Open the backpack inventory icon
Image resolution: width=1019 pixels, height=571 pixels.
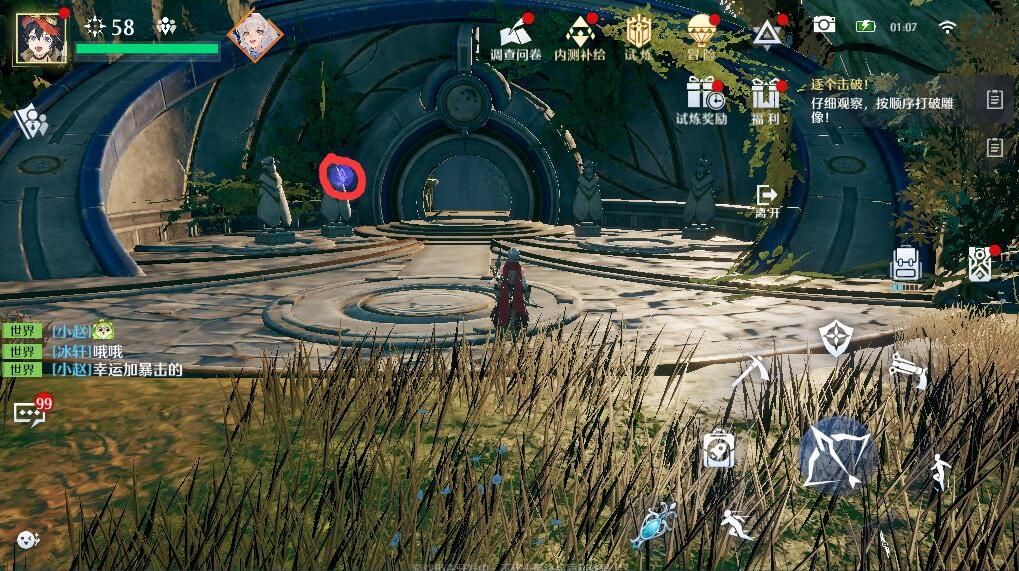pyautogui.click(x=906, y=266)
